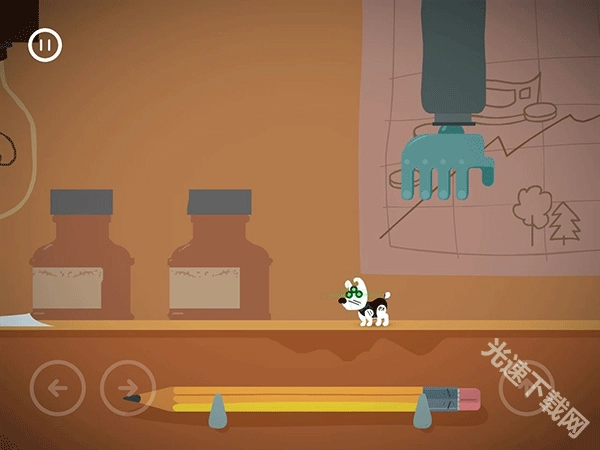Tap the round jump button behind the watermark
Viewport: 600px width, 450px height.
527,388
